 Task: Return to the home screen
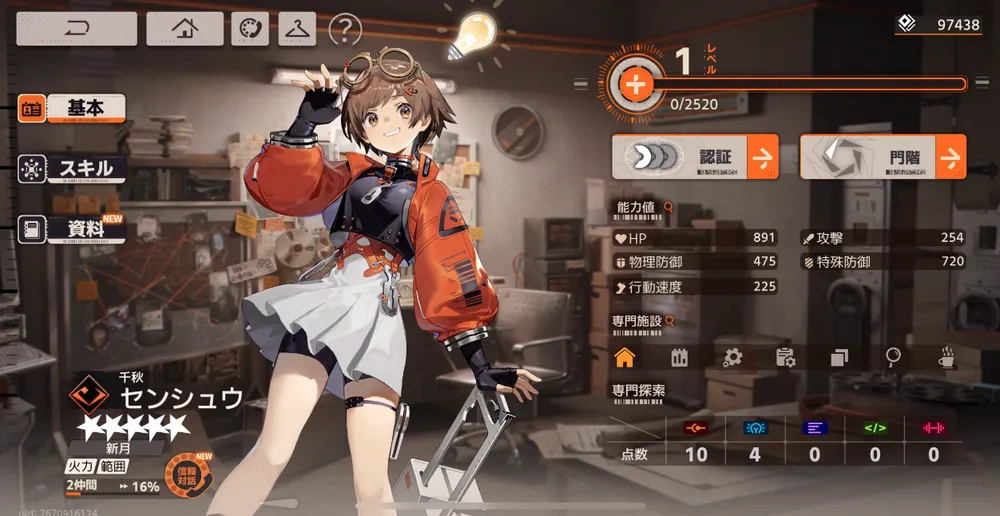coord(185,28)
